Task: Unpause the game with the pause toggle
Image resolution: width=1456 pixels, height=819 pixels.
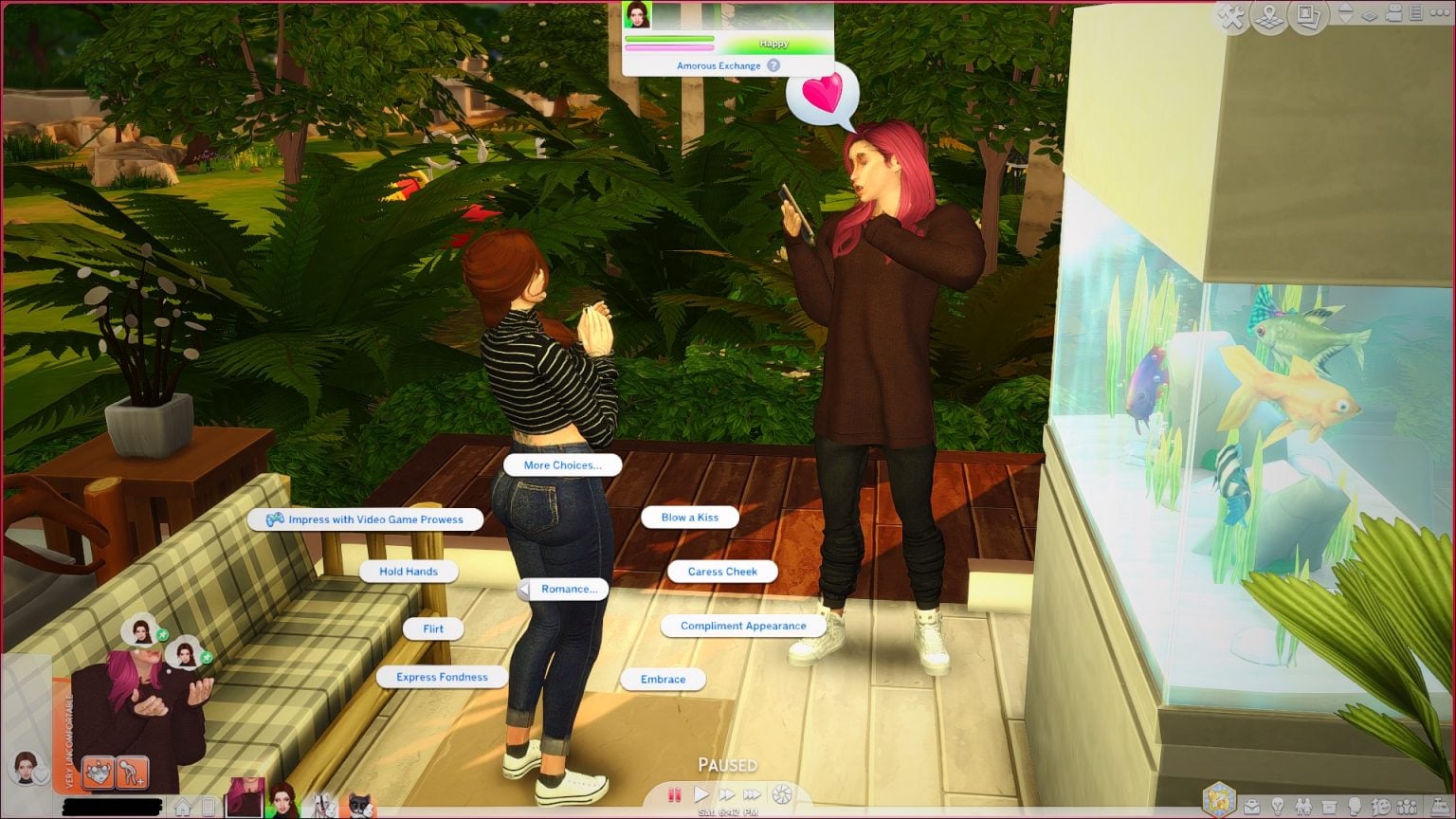Action: pyautogui.click(x=675, y=796)
